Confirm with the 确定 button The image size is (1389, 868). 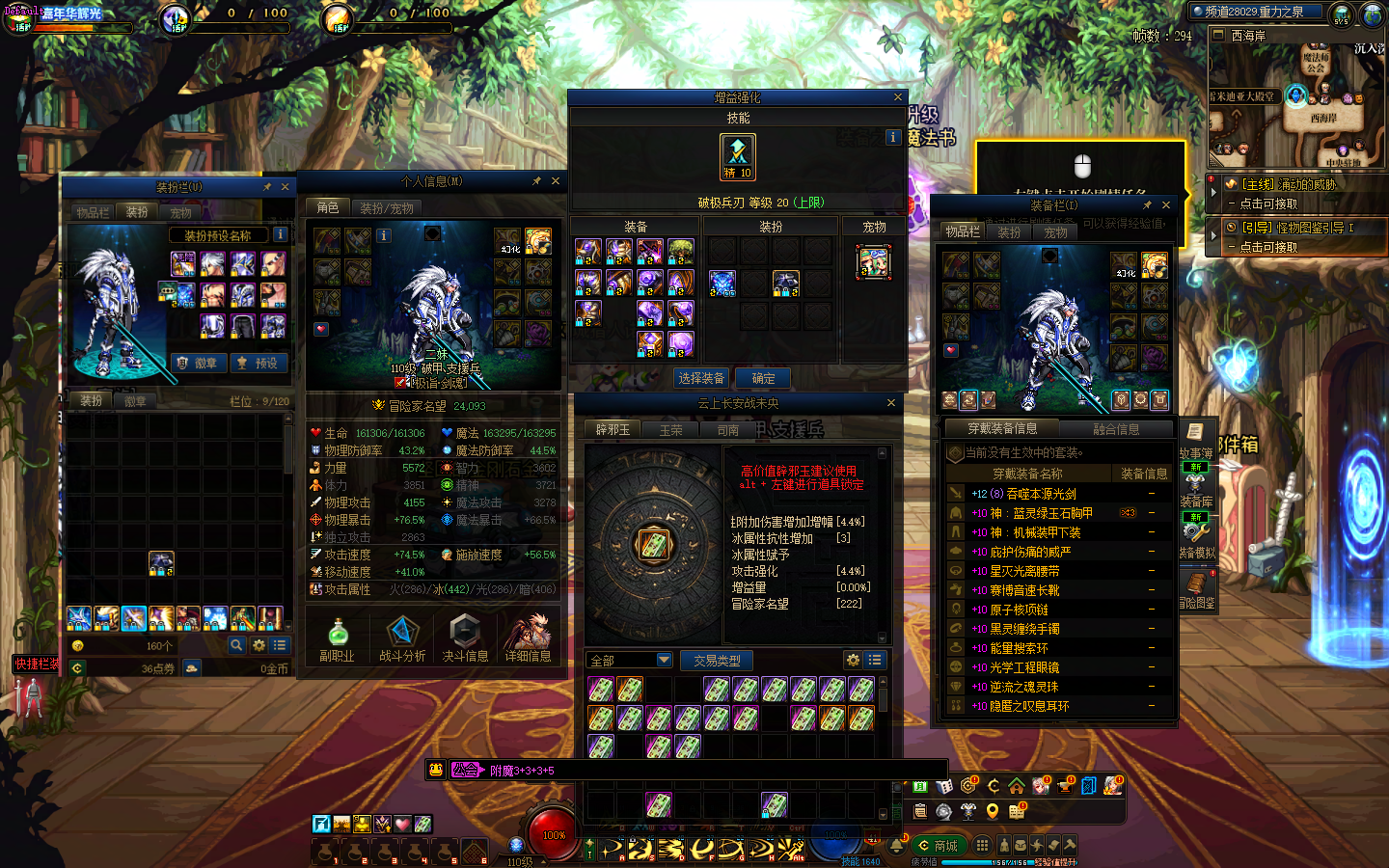pos(763,378)
